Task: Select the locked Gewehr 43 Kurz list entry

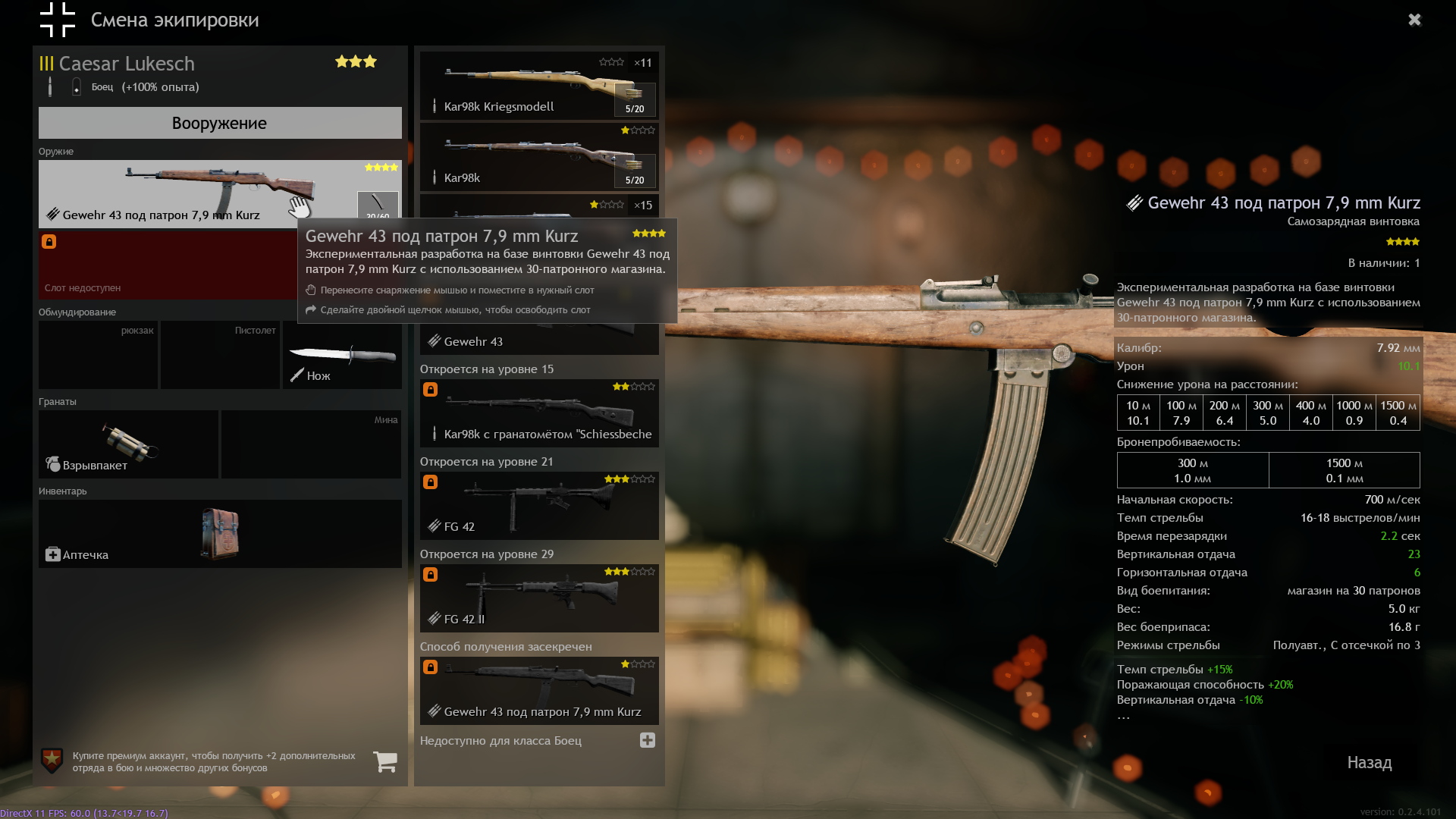Action: click(538, 691)
